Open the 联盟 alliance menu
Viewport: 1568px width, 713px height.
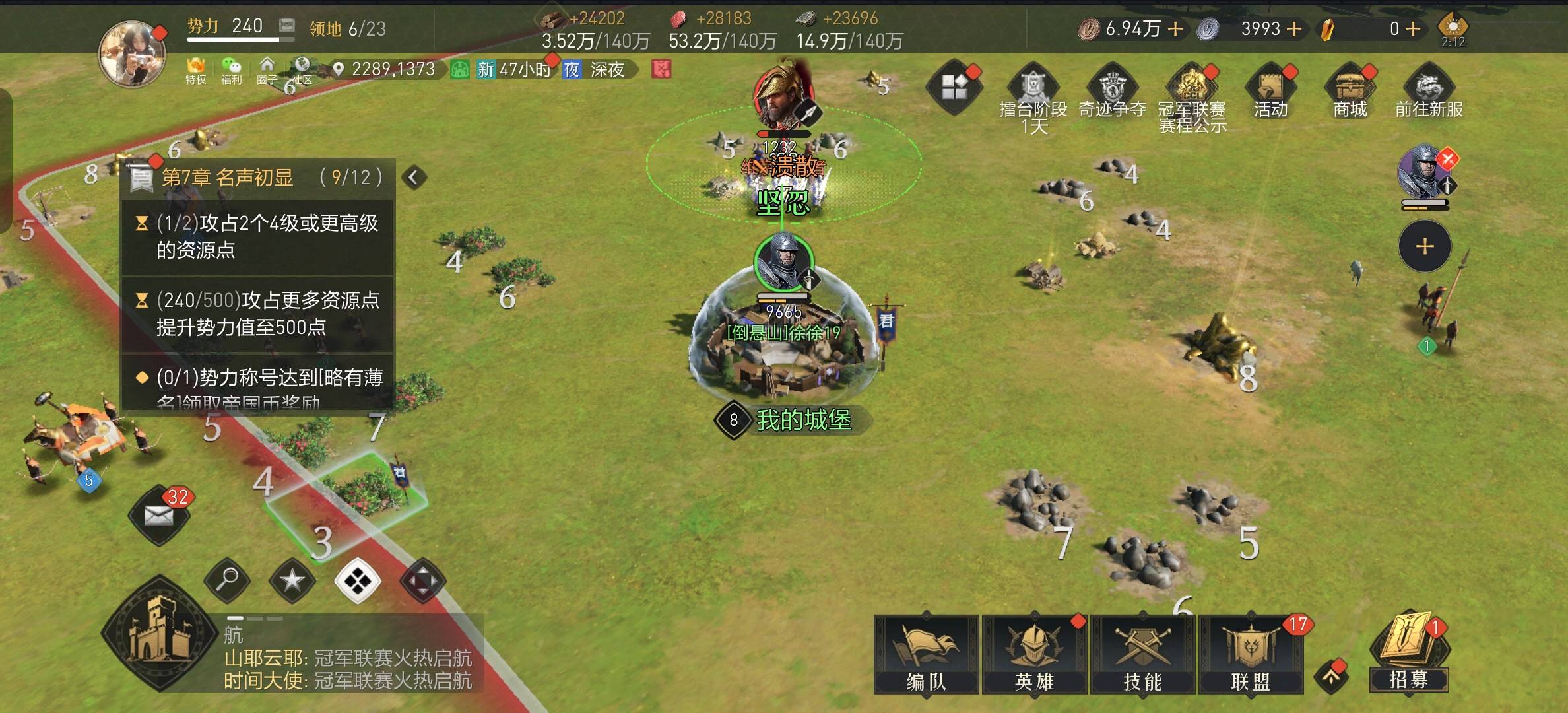point(1251,655)
